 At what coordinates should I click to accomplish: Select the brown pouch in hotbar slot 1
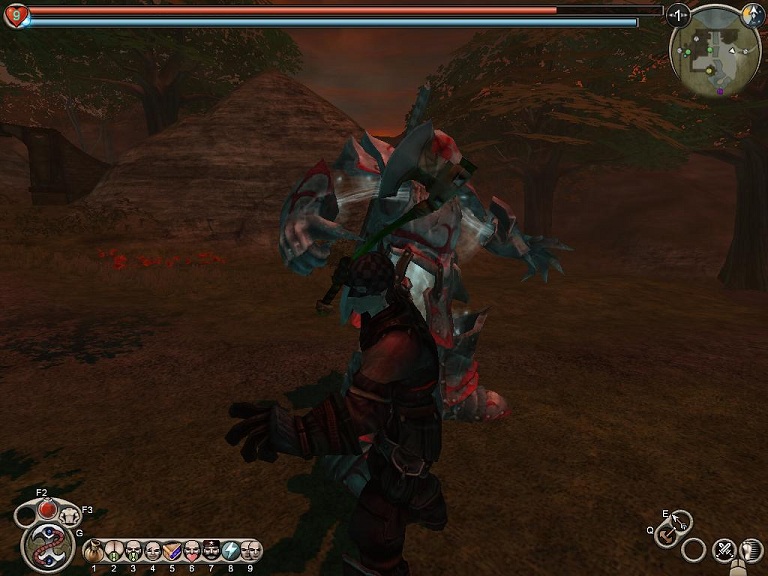tap(94, 550)
